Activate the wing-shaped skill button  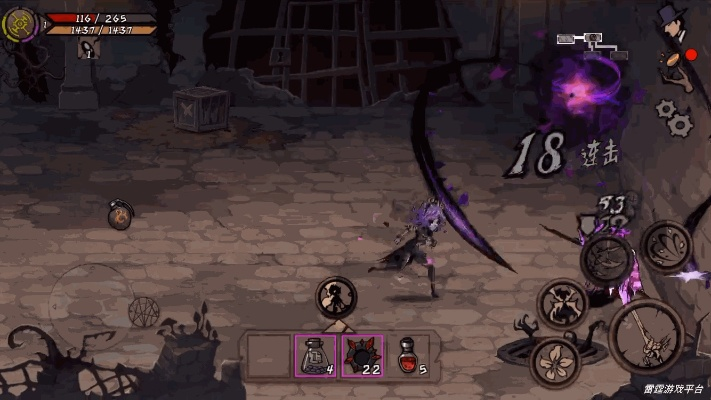[664, 246]
